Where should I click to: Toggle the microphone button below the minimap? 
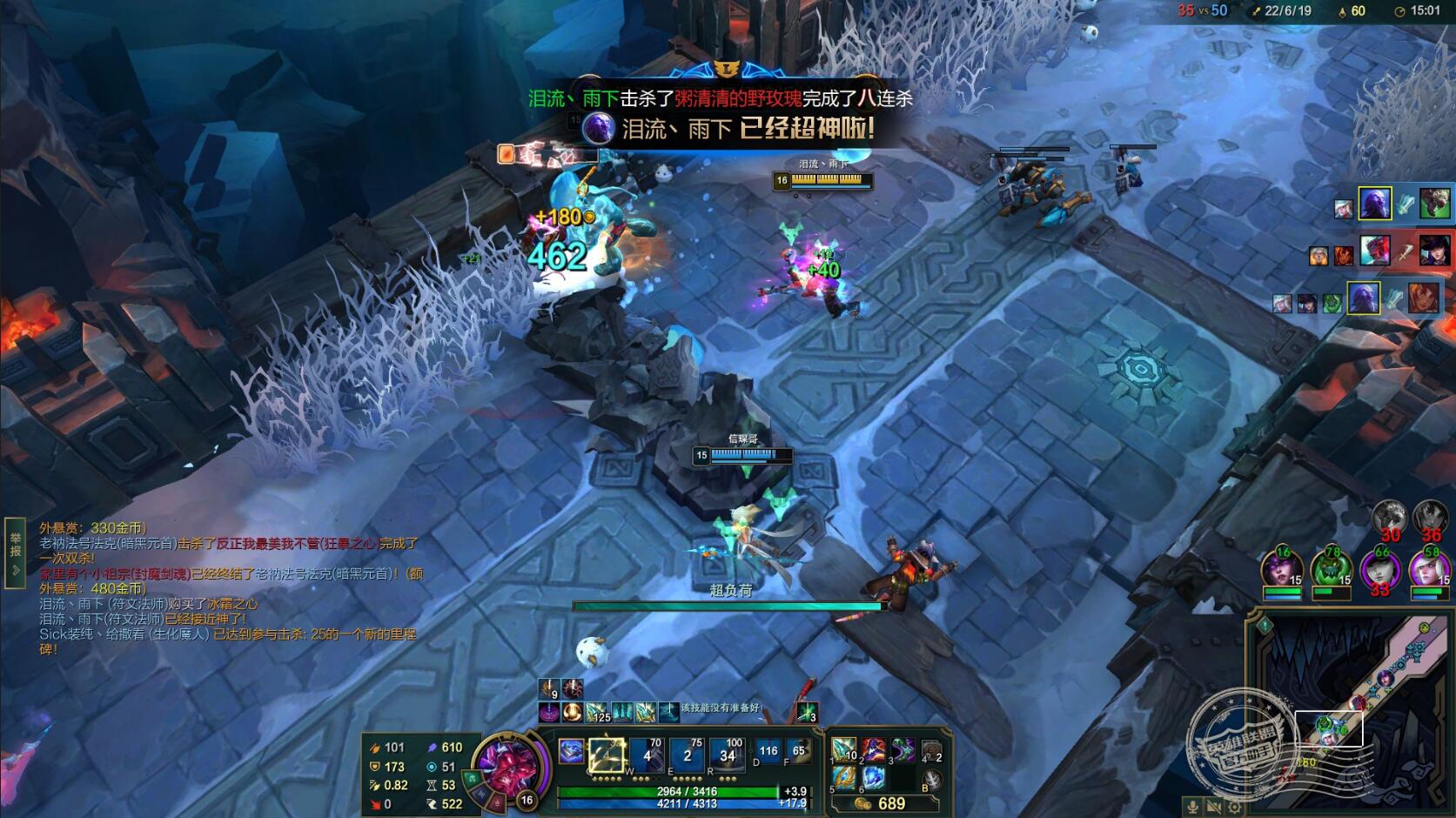click(x=1193, y=807)
